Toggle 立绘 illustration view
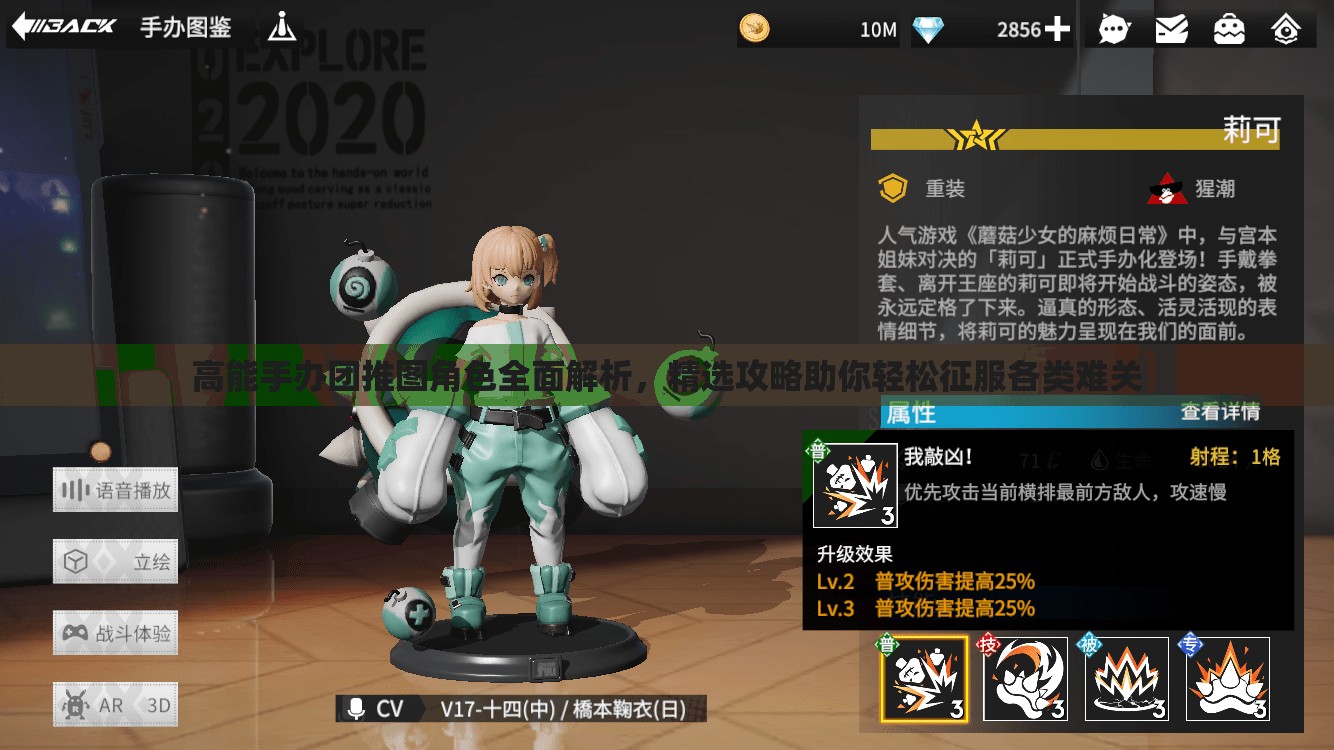 point(115,560)
